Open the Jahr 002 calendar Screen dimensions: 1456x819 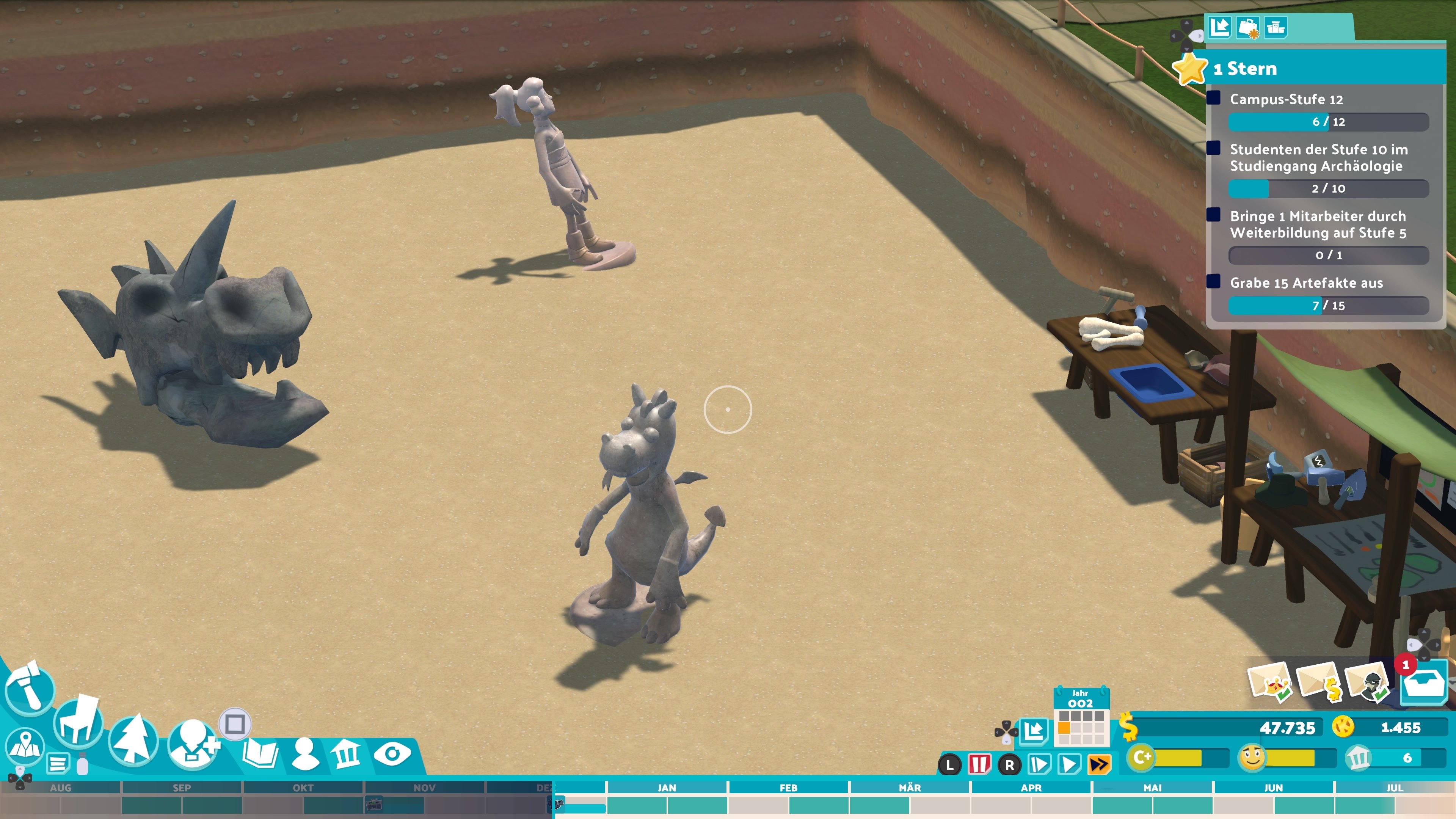pos(1081,718)
